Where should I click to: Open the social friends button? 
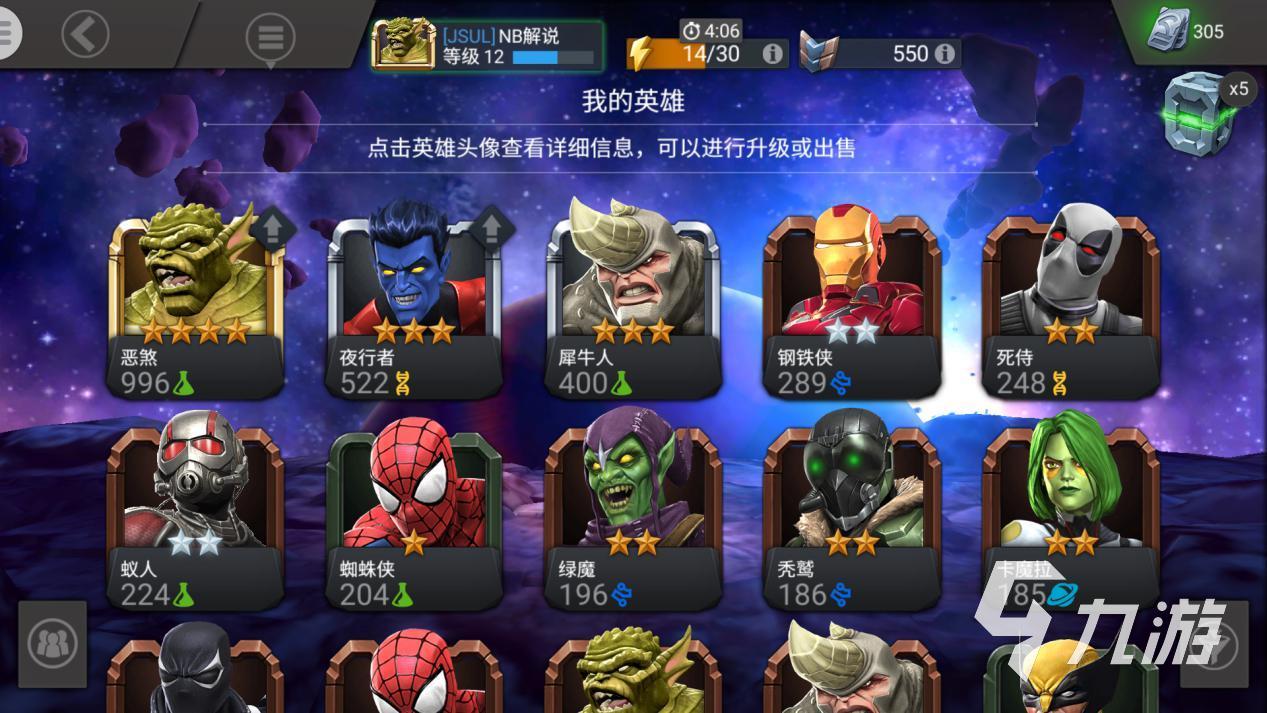pos(52,644)
